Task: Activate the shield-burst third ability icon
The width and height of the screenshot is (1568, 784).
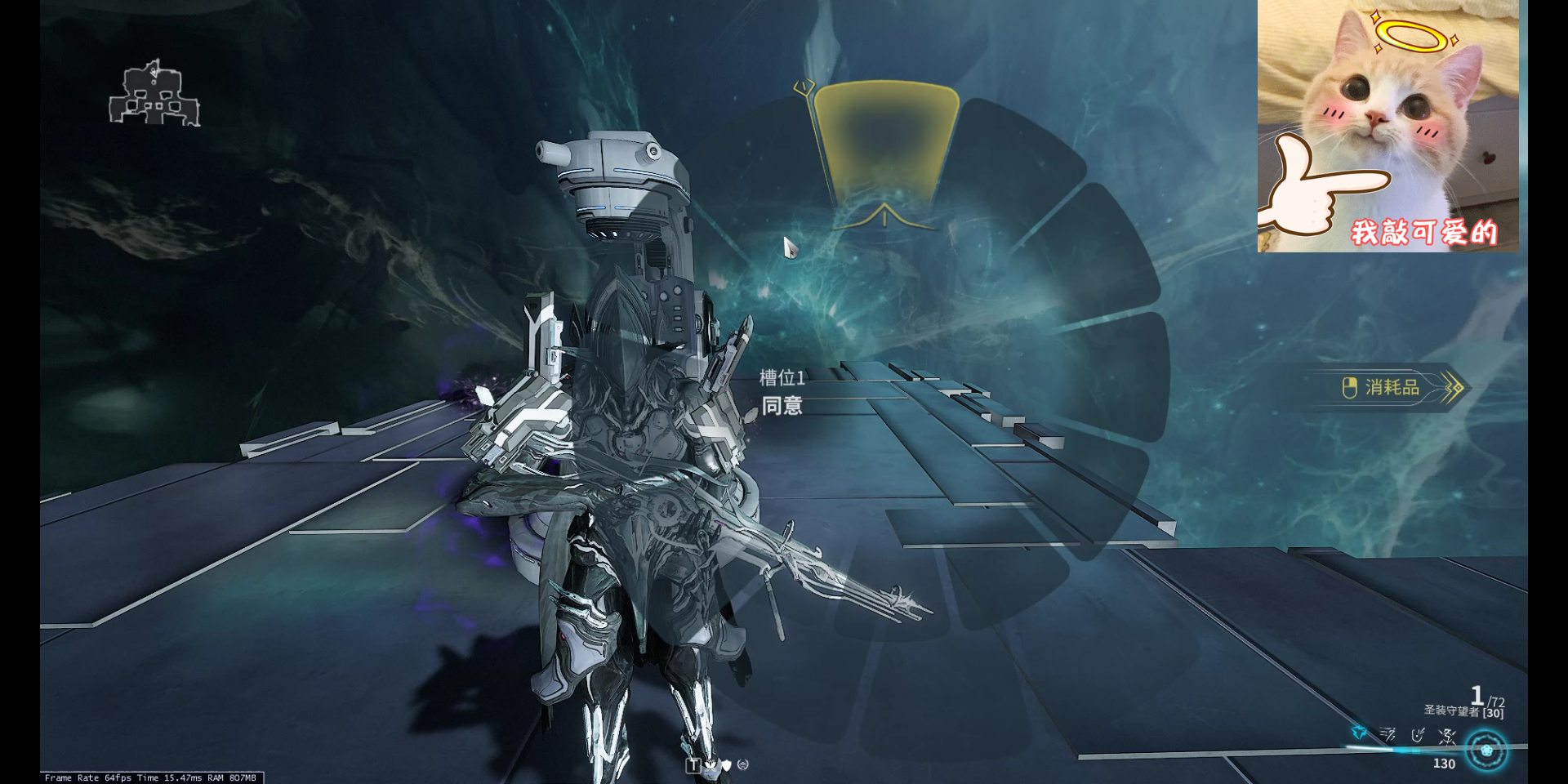Action: coord(1418,735)
